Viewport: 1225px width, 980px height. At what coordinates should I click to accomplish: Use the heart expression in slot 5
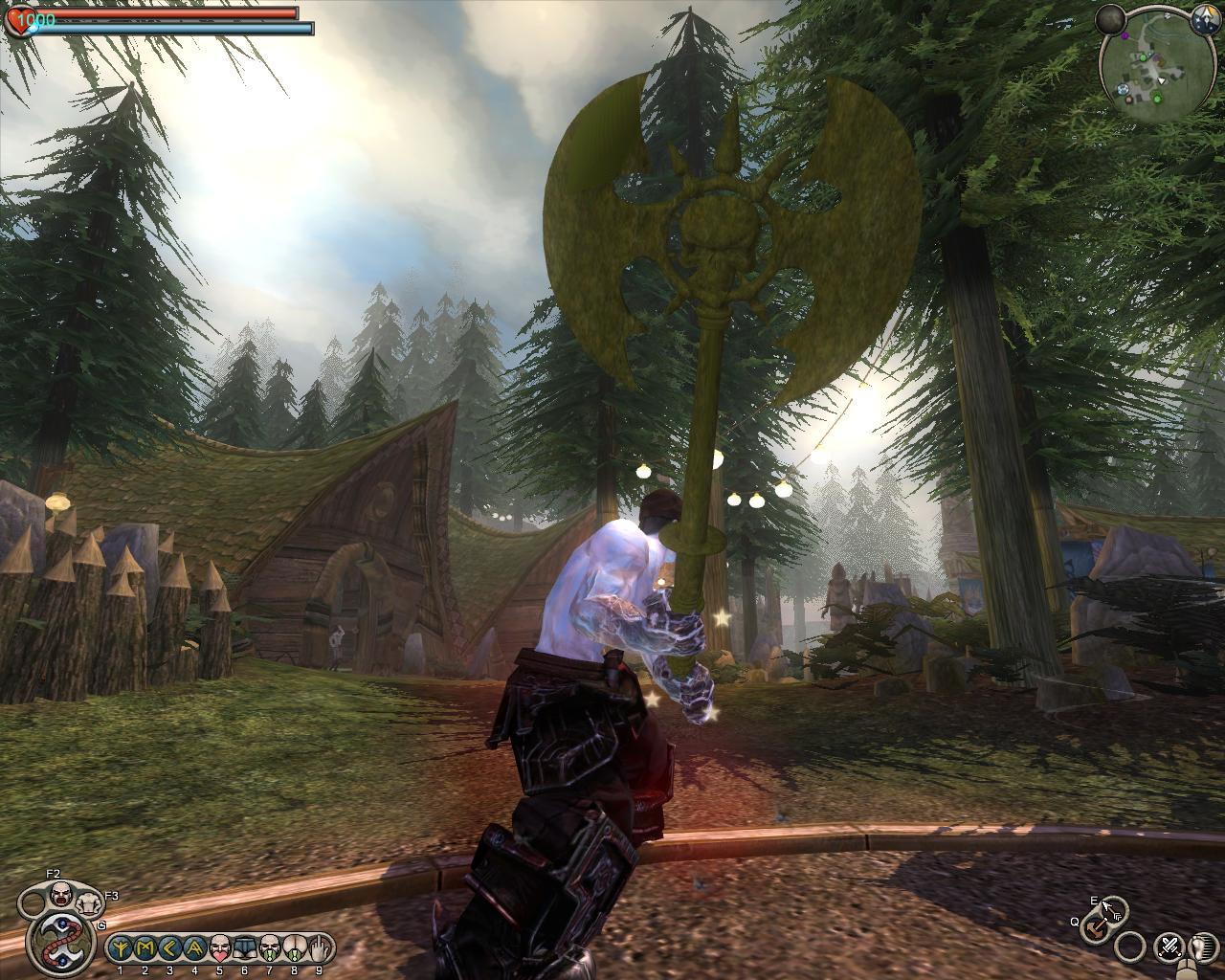tap(219, 947)
